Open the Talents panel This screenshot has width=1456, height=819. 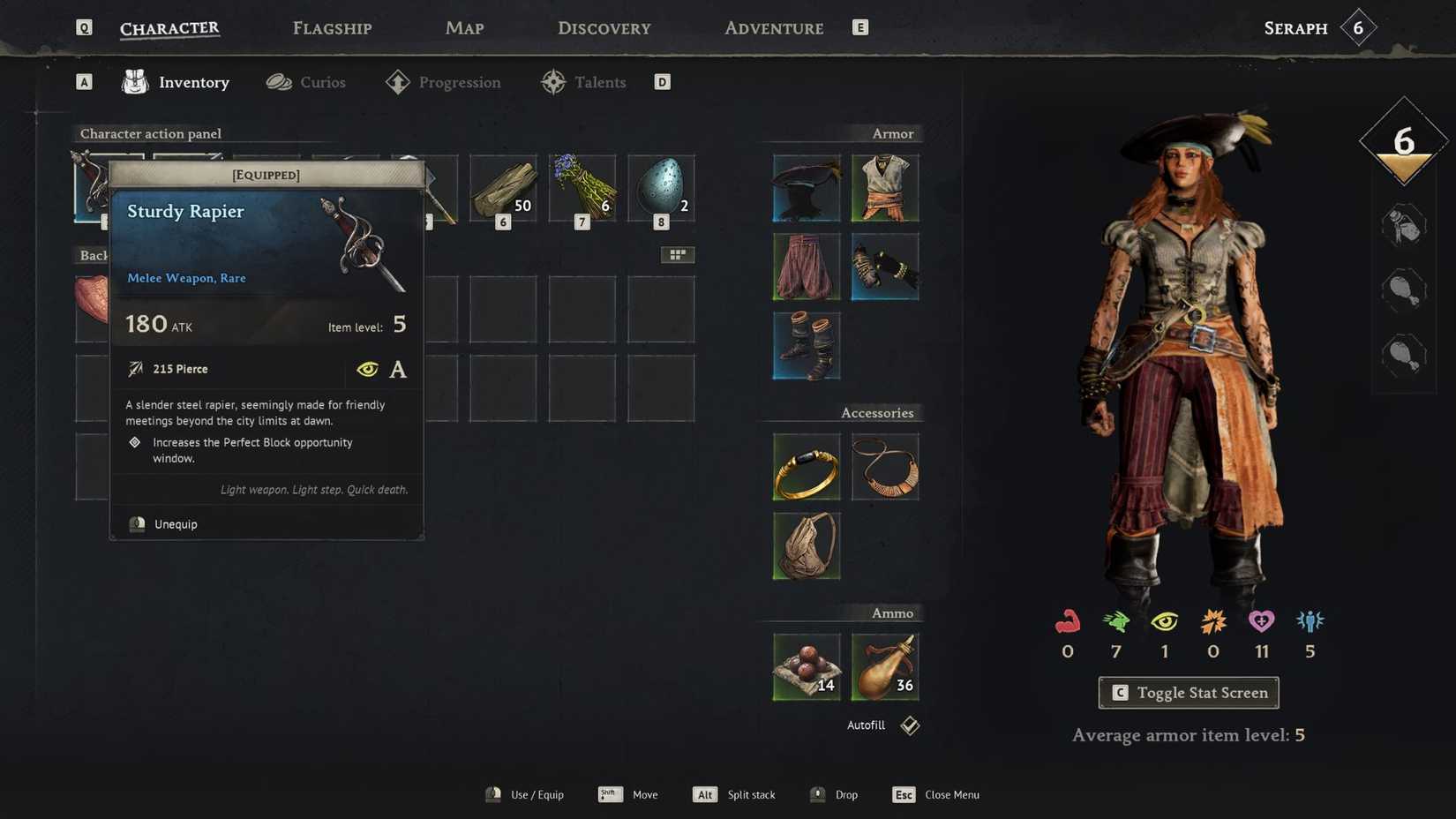tap(601, 82)
